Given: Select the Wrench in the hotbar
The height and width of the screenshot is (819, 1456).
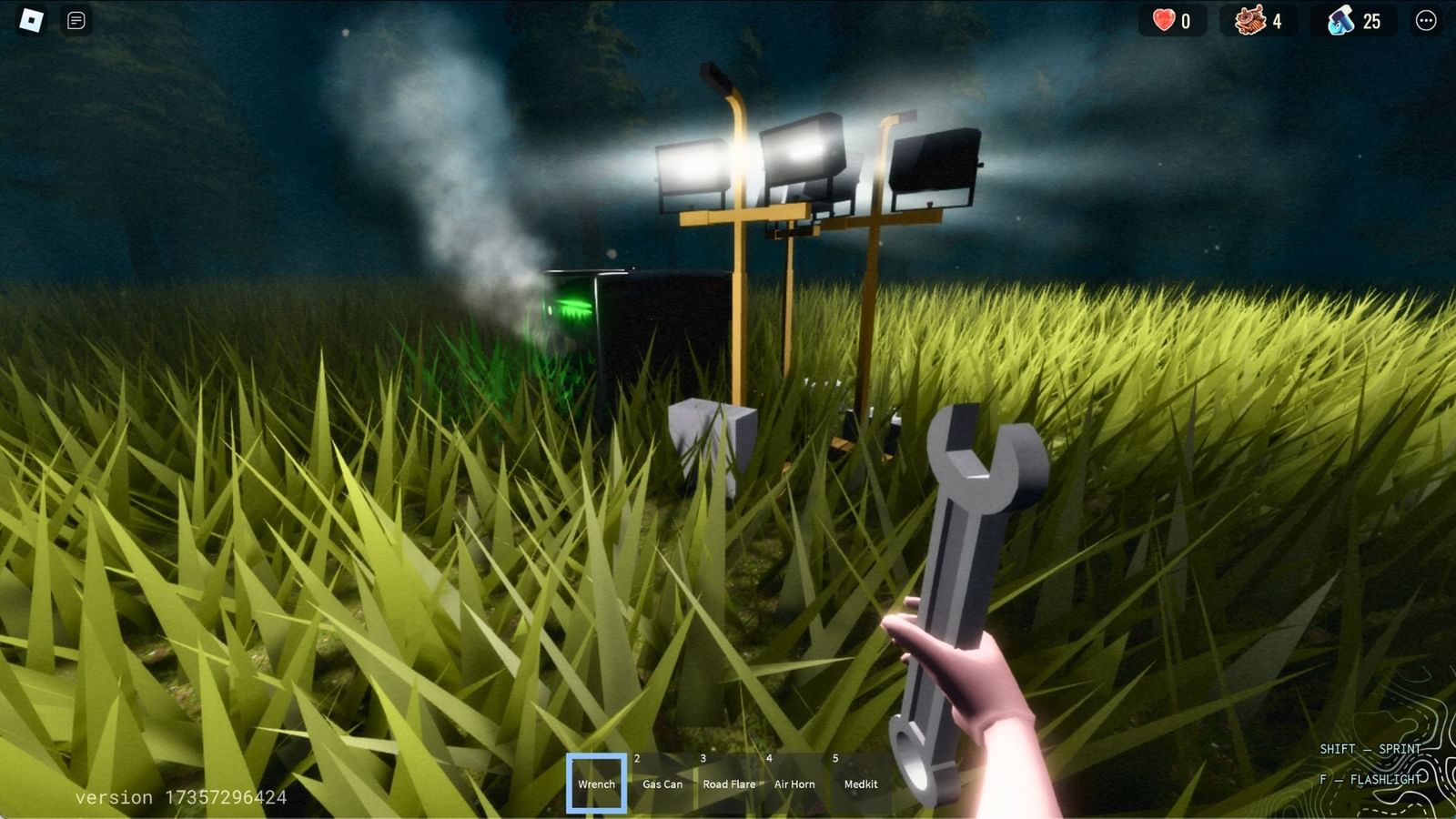Looking at the screenshot, I should click(x=597, y=783).
